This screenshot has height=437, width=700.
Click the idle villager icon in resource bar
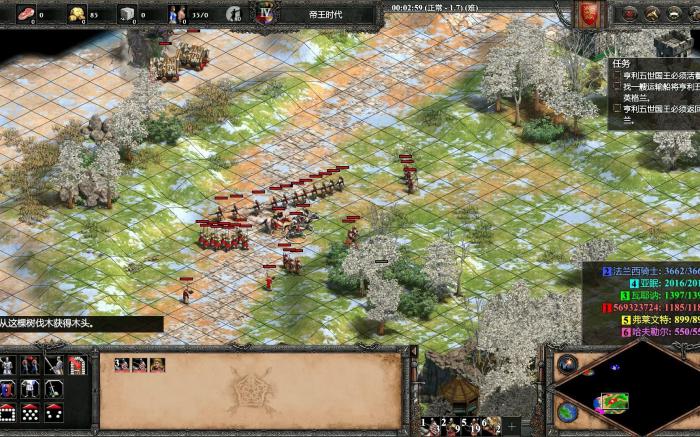pyautogui.click(x=231, y=14)
